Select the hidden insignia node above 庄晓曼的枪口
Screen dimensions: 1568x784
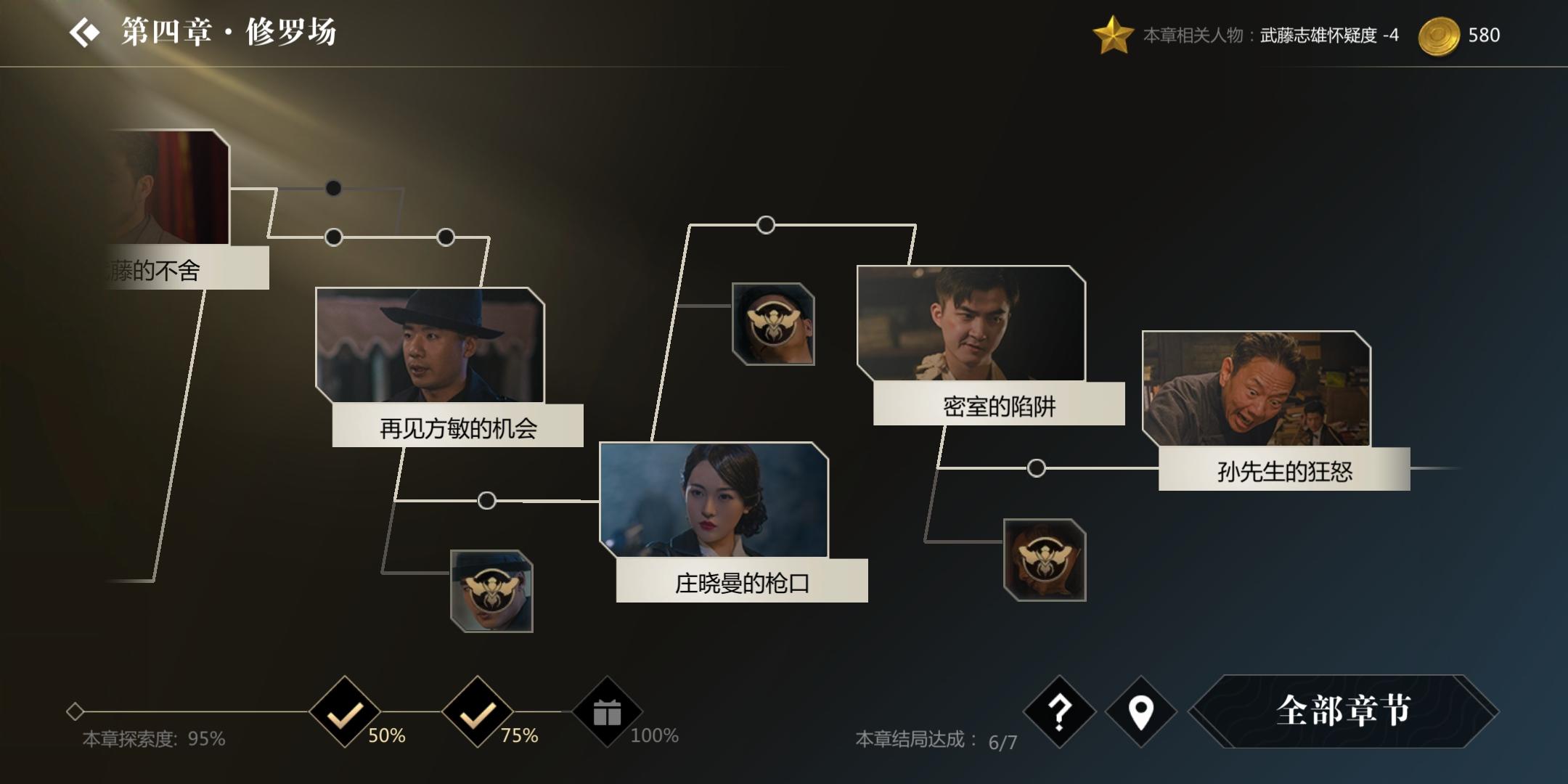pyautogui.click(x=773, y=324)
